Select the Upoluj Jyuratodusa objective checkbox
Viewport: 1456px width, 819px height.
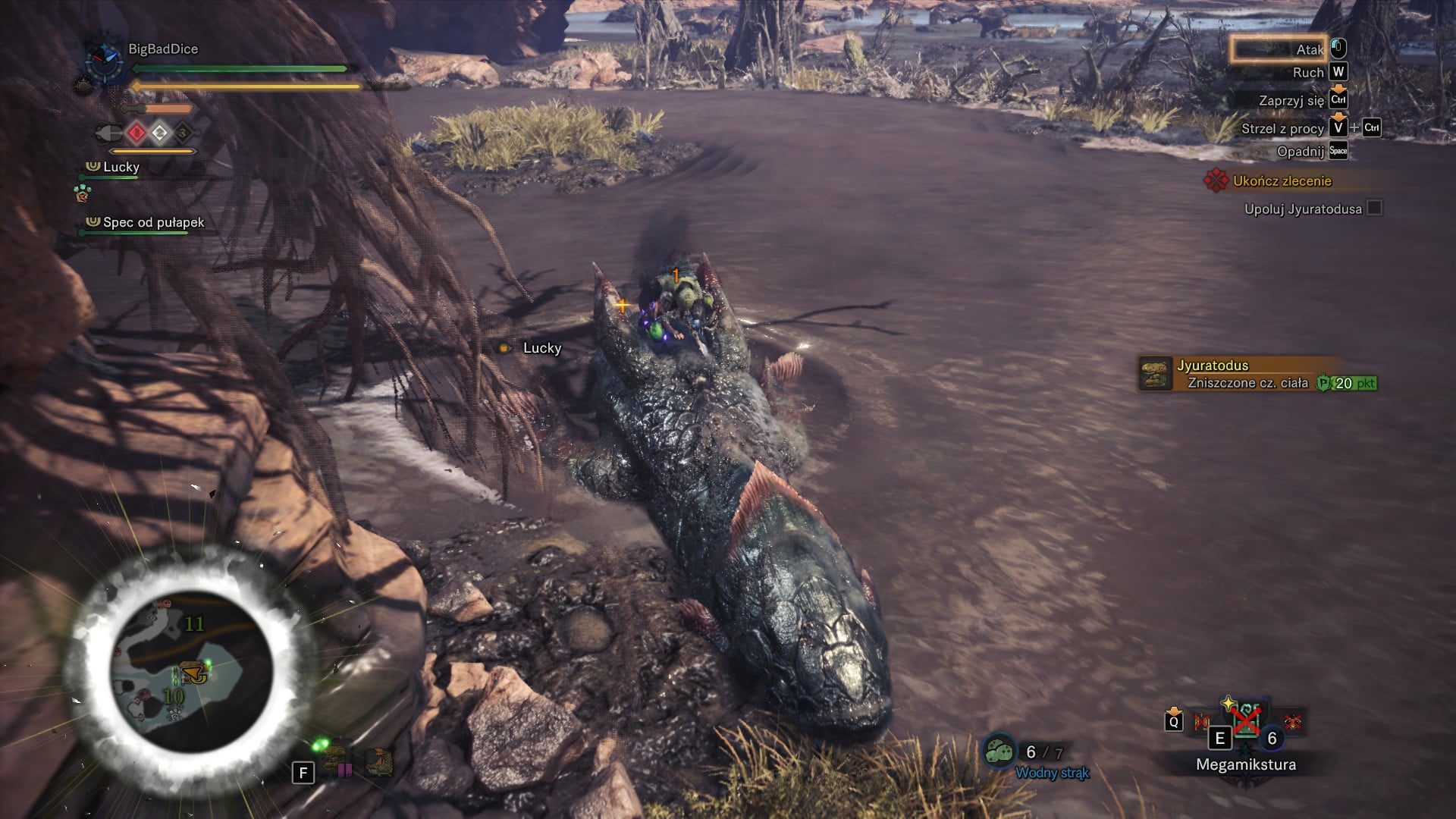pos(1374,208)
